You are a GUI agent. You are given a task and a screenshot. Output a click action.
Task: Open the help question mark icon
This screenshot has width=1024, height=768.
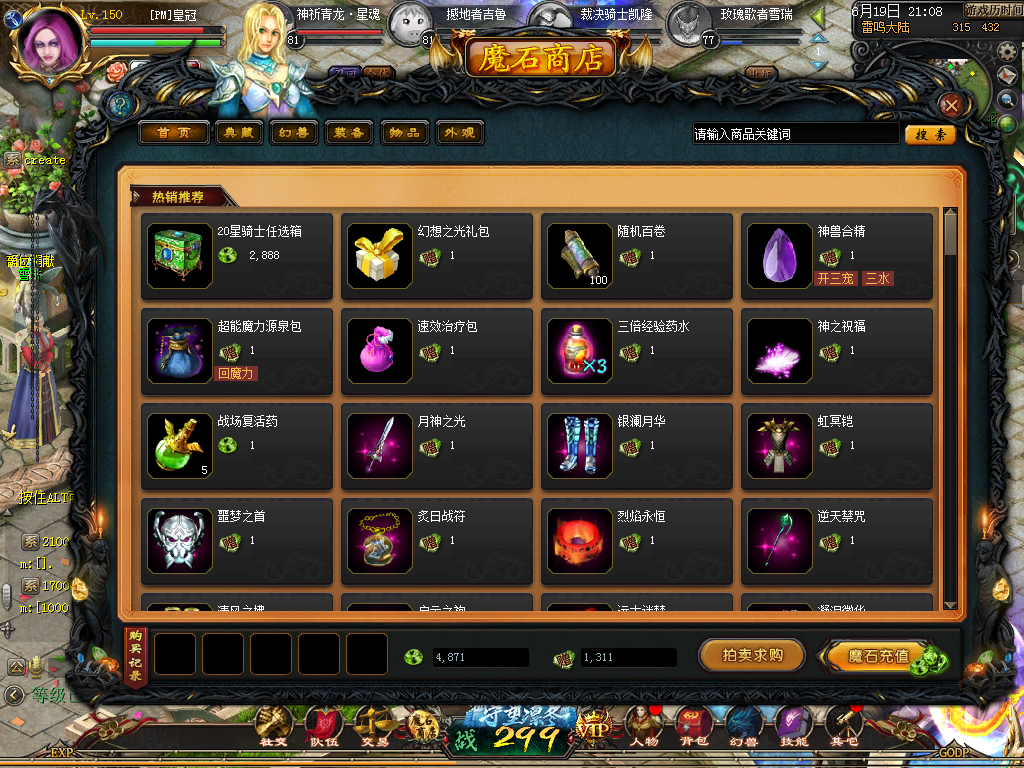tap(119, 104)
